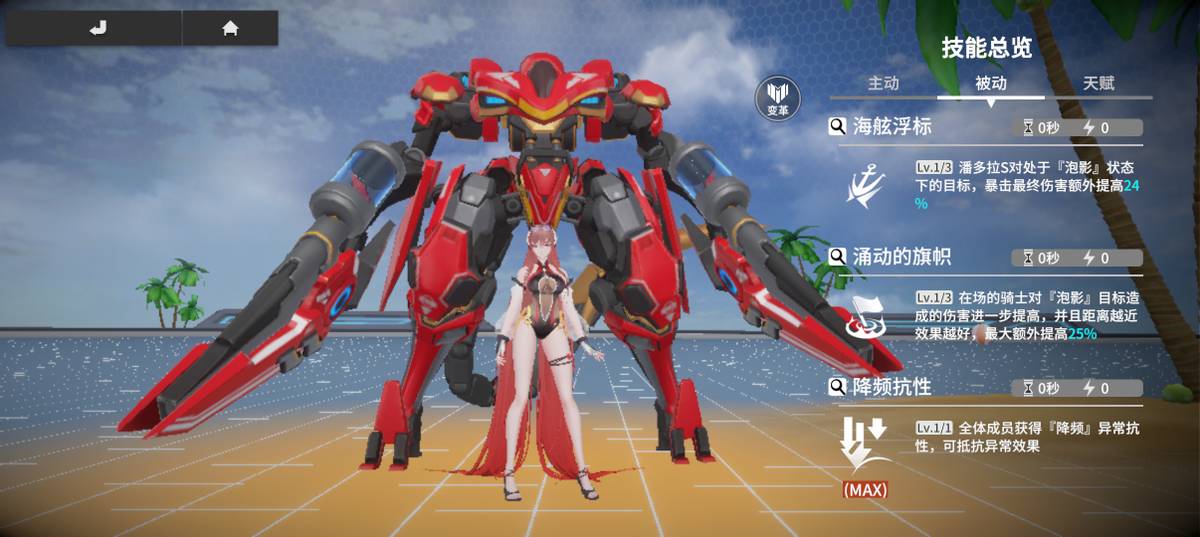Show the 天赋 talent tab
The width and height of the screenshot is (1200, 537).
click(x=1098, y=84)
